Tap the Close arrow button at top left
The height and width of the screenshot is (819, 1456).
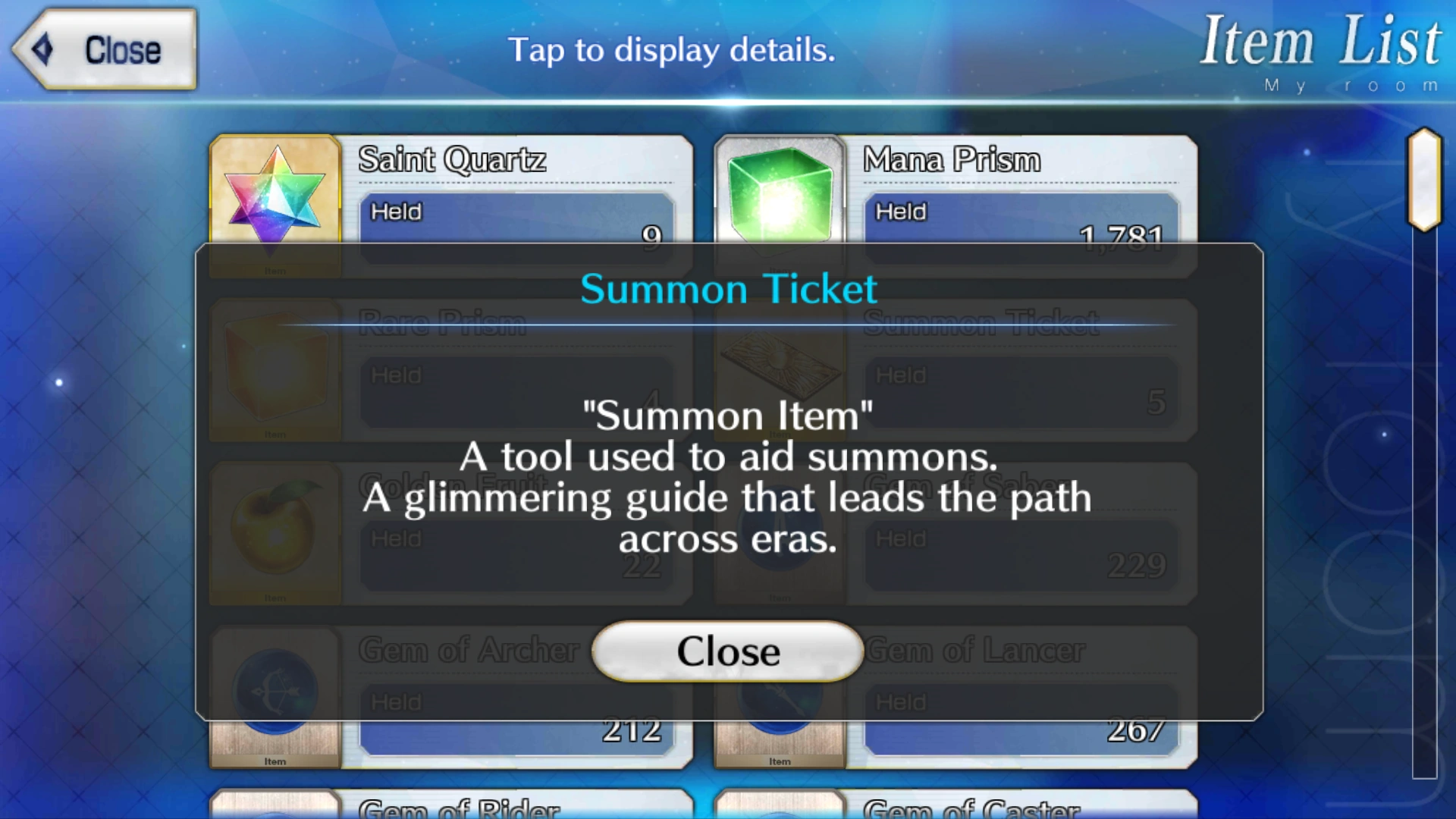point(102,49)
